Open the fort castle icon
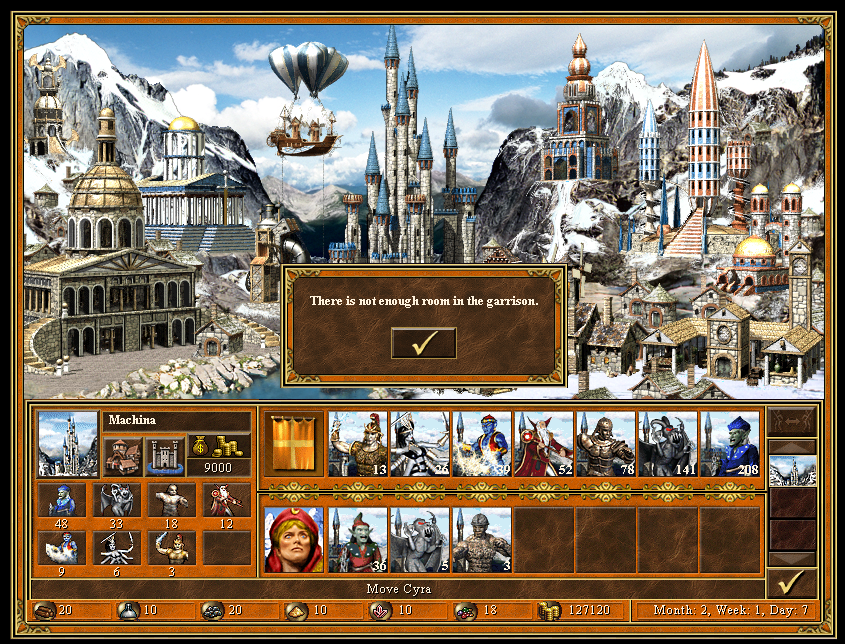 tap(165, 456)
